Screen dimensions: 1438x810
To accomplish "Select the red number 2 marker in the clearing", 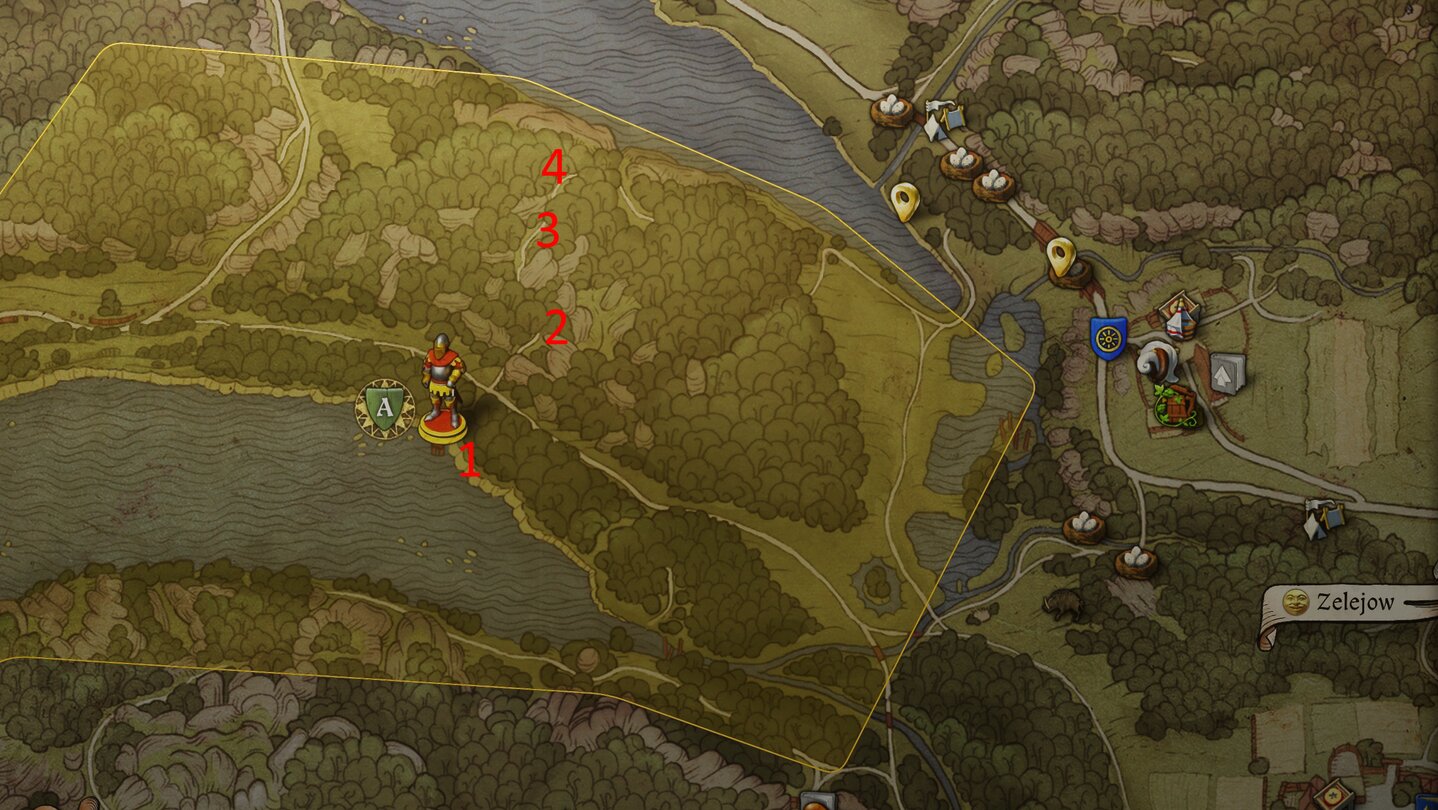I will [x=556, y=328].
